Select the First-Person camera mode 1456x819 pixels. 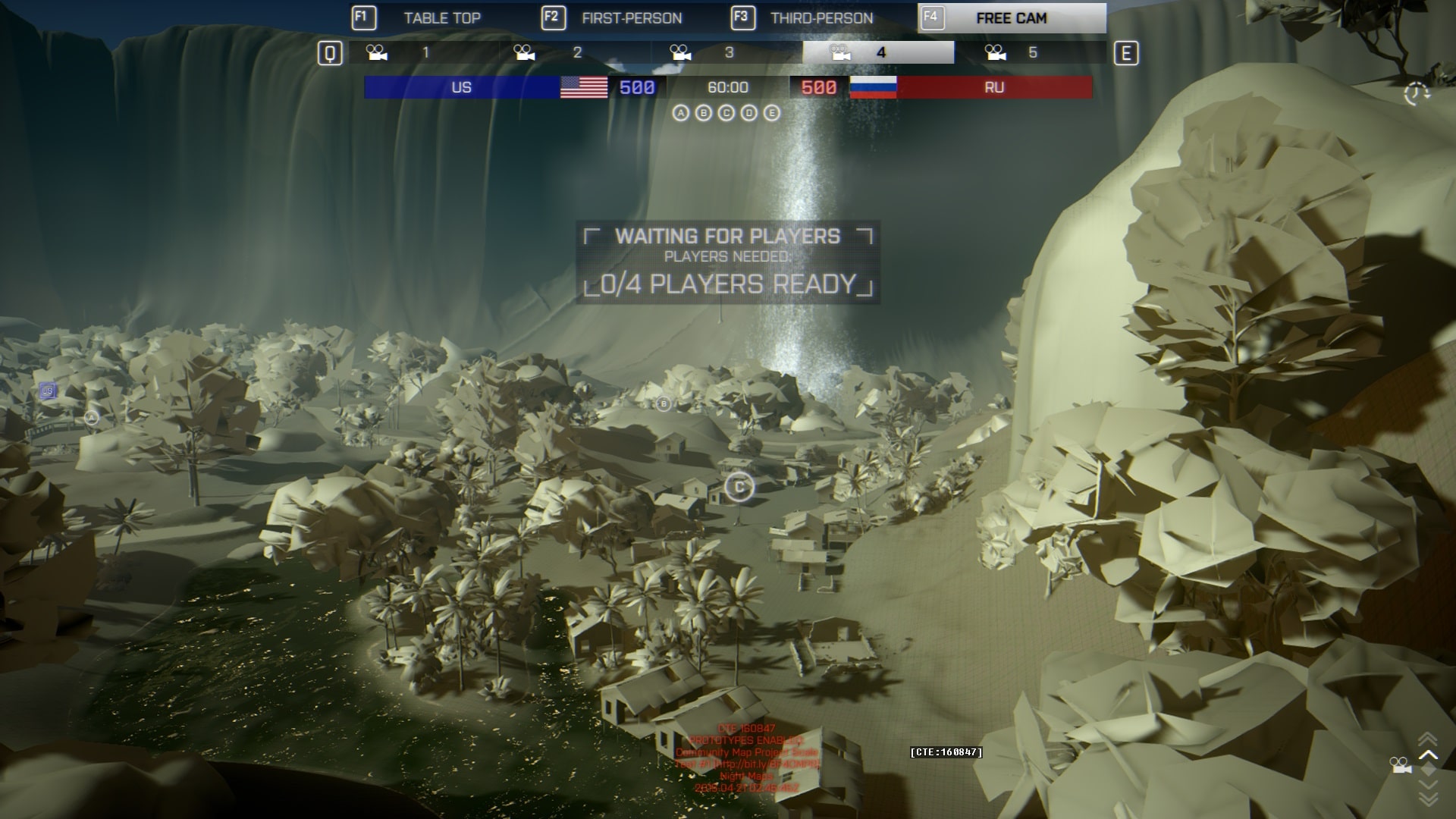point(632,18)
